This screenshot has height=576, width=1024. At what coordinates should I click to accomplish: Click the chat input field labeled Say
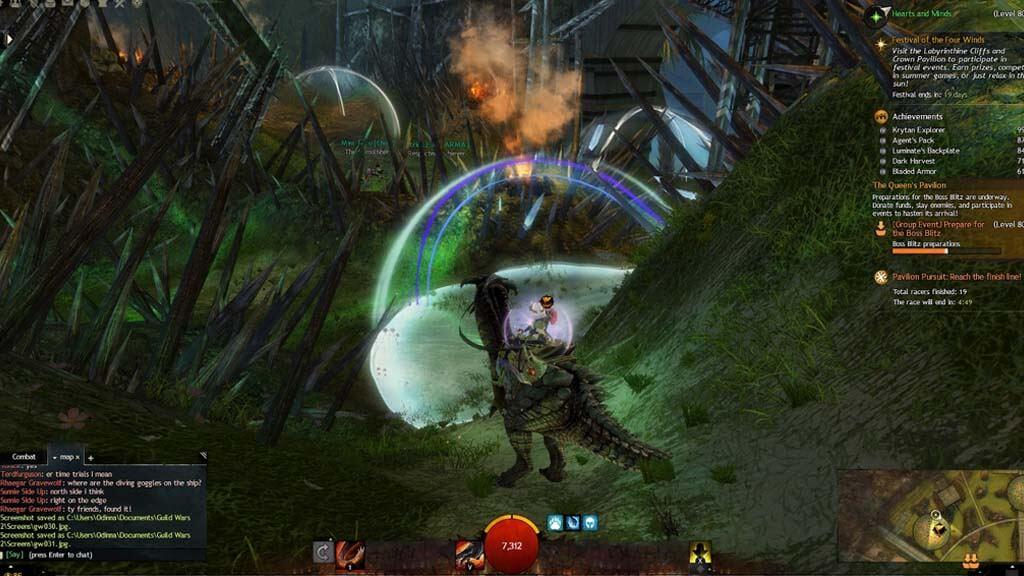(100, 553)
